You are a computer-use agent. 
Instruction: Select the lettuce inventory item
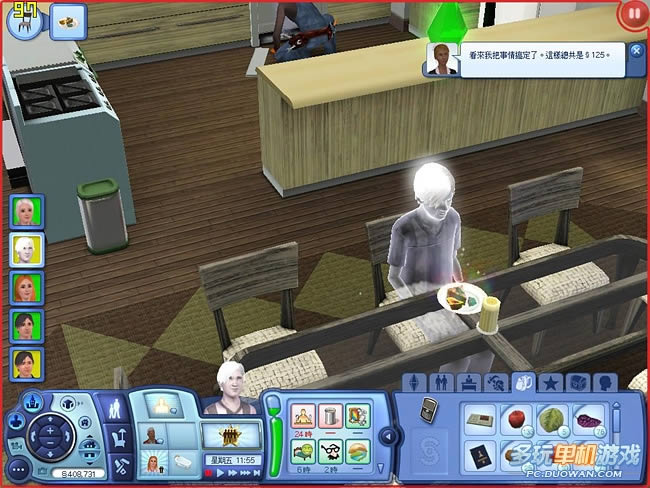[x=552, y=418]
